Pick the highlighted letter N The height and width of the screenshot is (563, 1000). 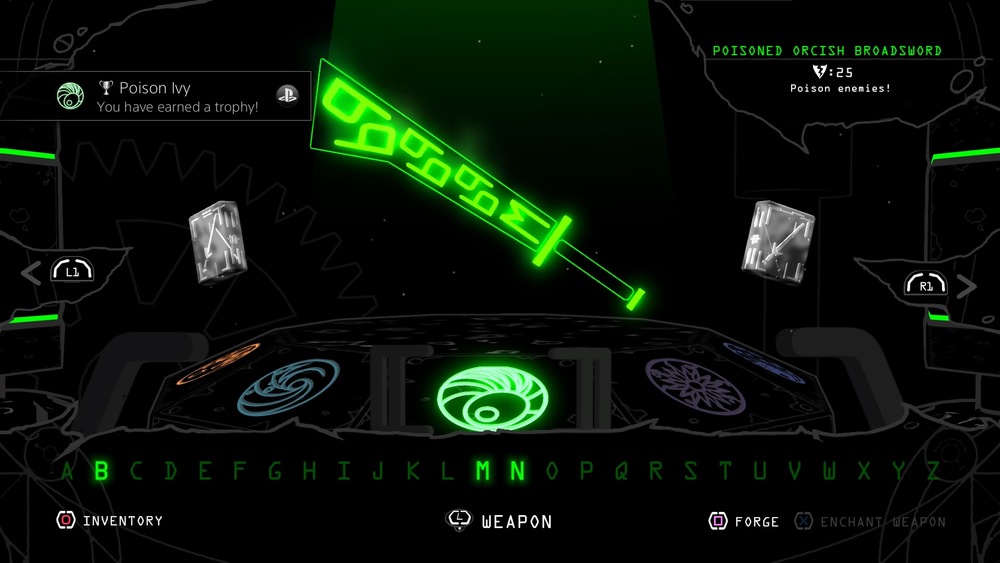pos(517,470)
